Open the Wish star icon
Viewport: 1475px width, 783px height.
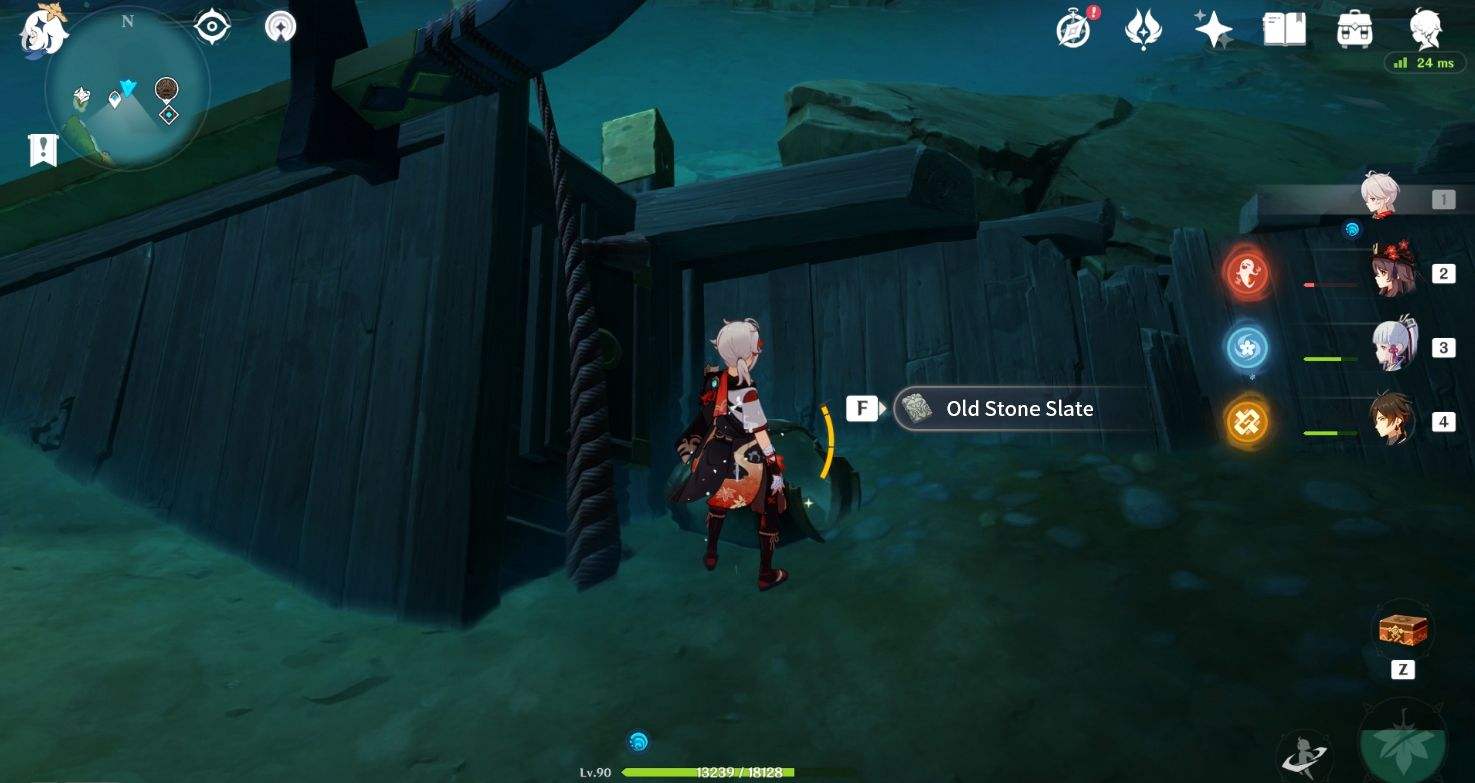(1213, 29)
